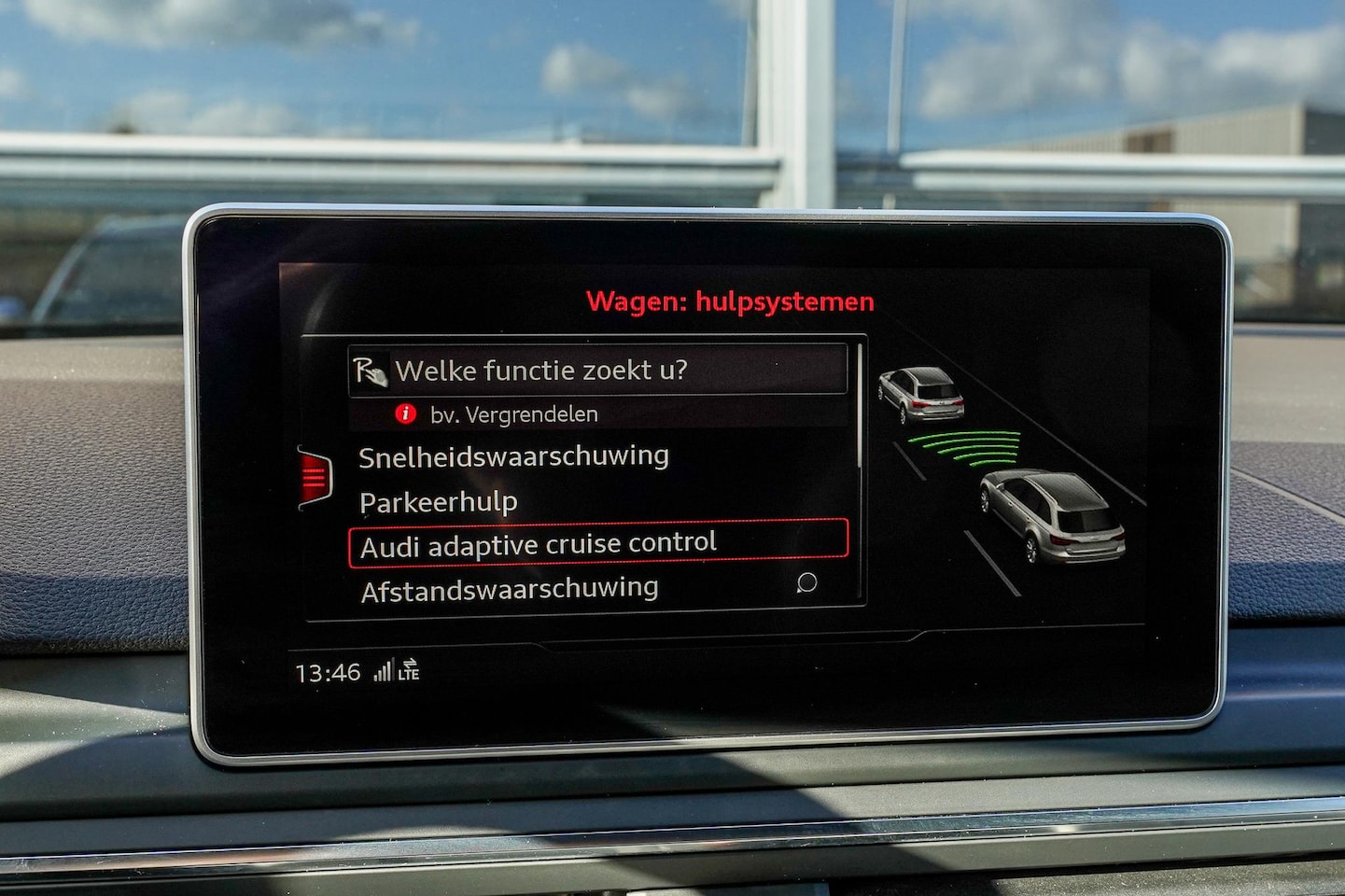Open Audi adaptive cruise control

click(x=597, y=544)
